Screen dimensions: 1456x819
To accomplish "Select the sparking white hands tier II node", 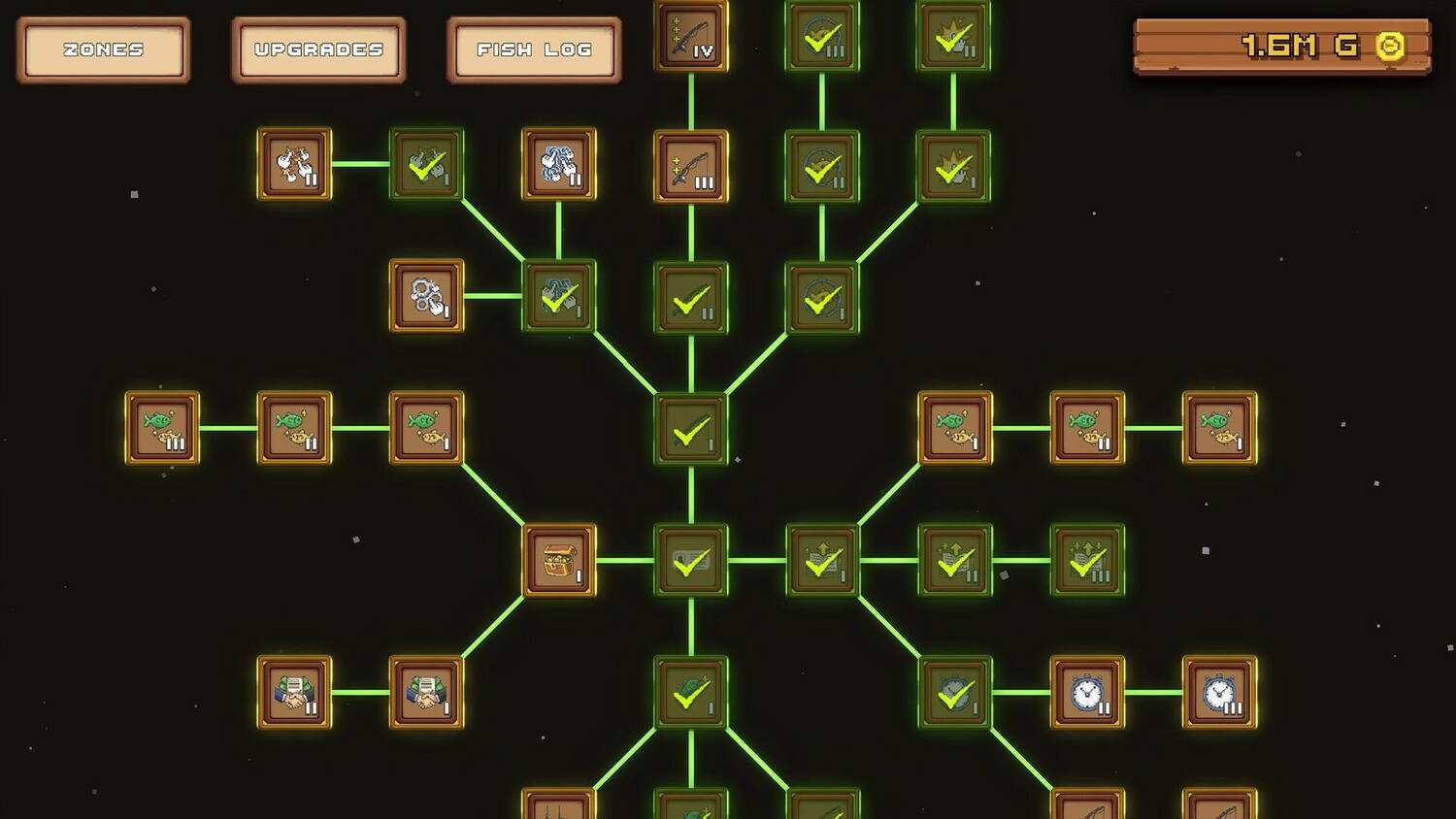I will [295, 165].
